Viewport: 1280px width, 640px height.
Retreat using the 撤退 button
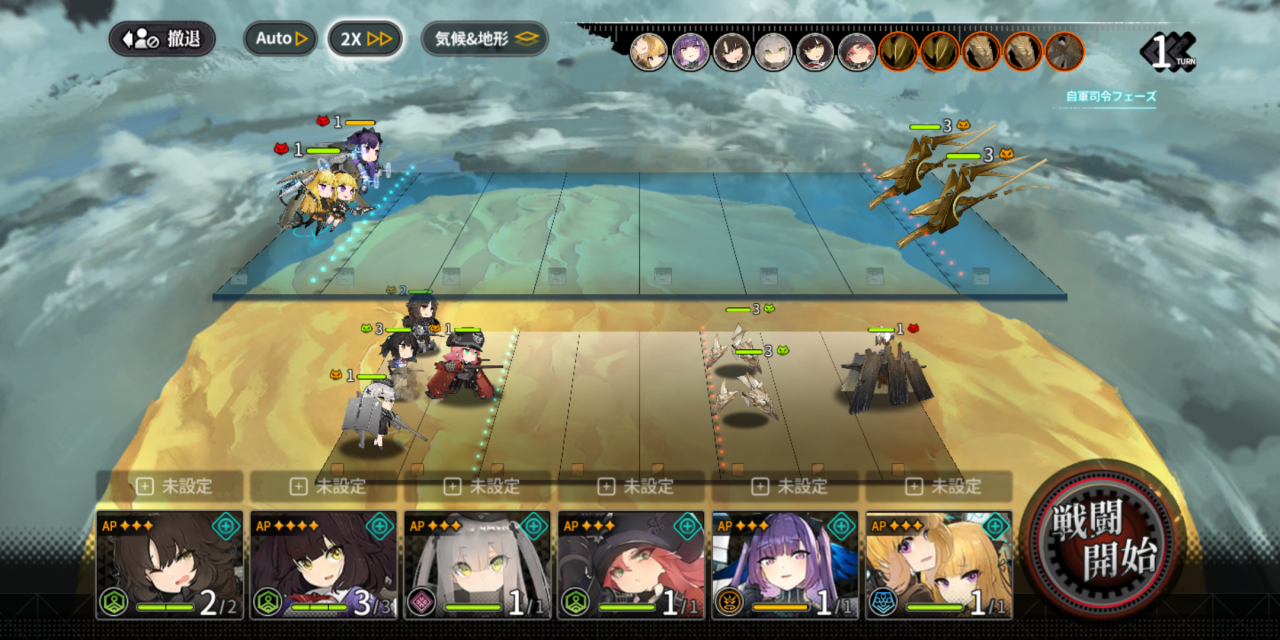[162, 39]
